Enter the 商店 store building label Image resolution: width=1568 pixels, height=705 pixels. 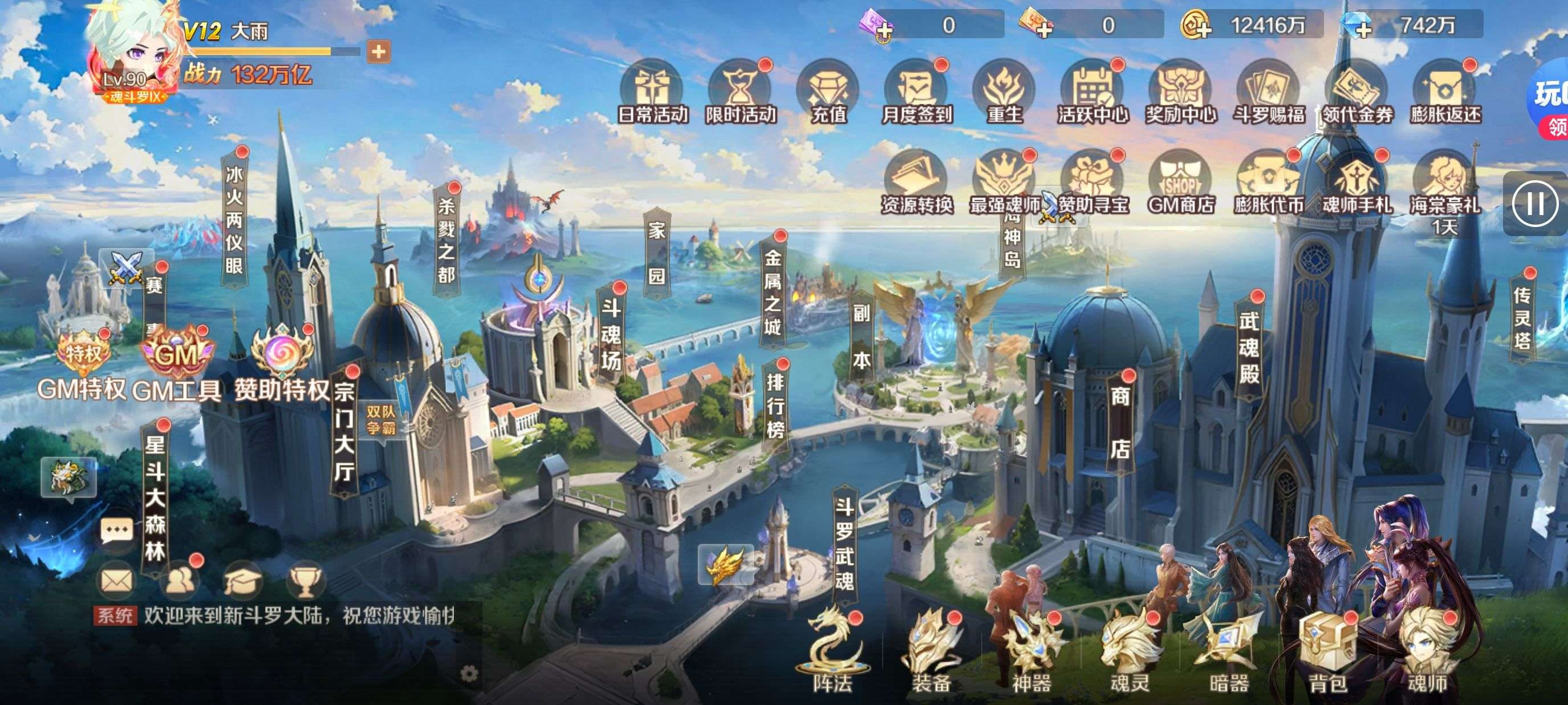tap(1120, 423)
